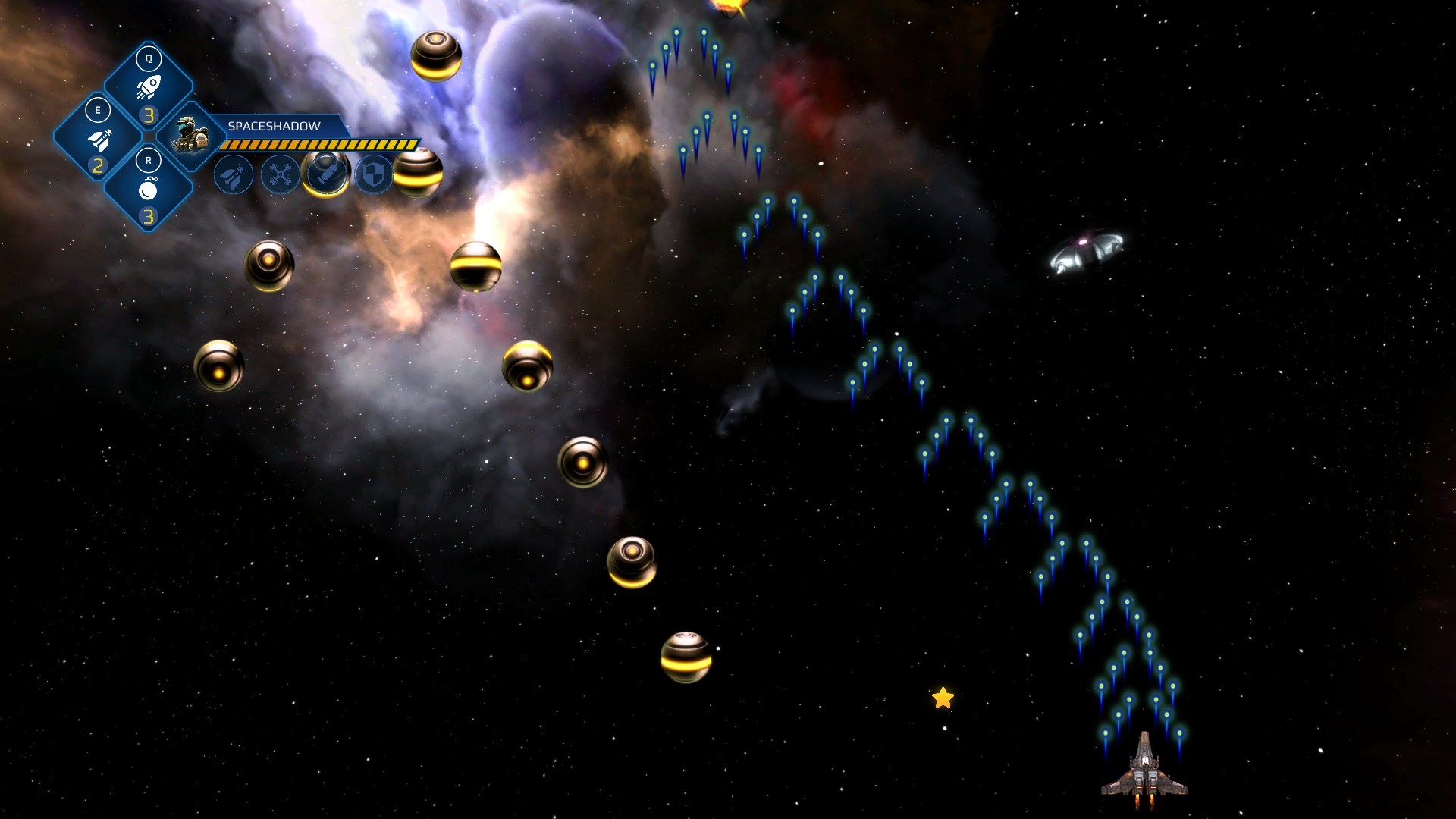Activate the rocket boost ability diamond
This screenshot has width=1456, height=819.
[x=149, y=86]
